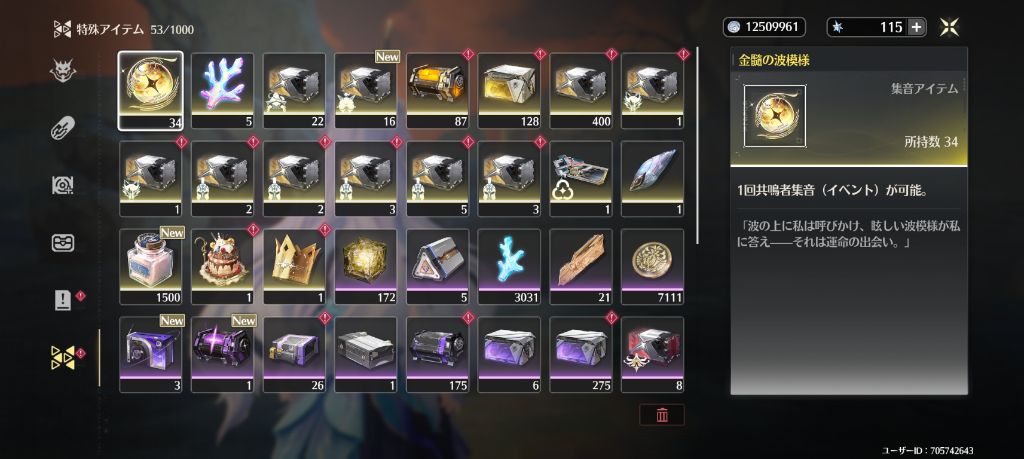Open the exclamation mark inventory tab
The image size is (1024, 459).
(63, 300)
